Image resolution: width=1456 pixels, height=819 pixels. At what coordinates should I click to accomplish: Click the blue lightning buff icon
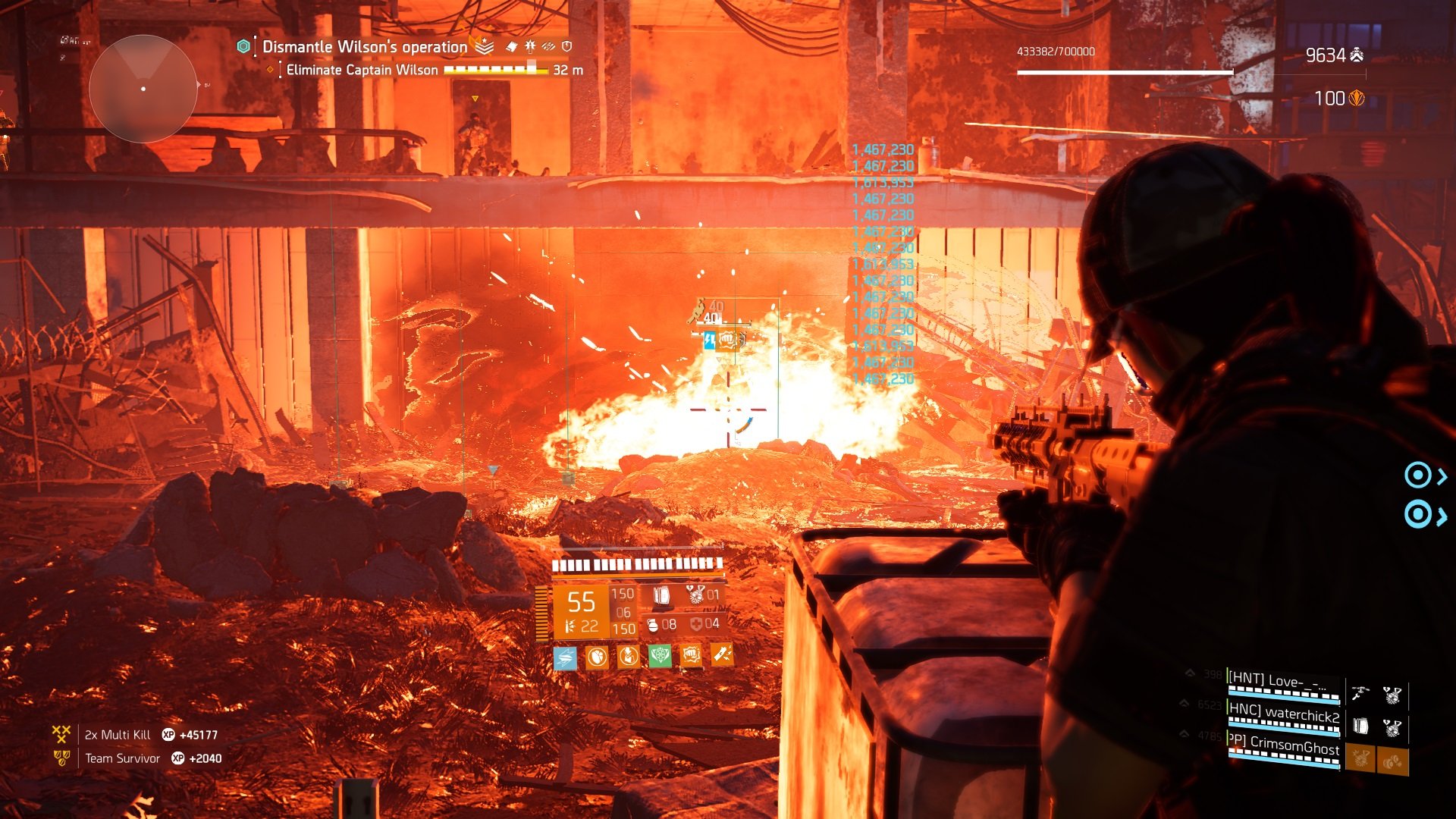pos(565,657)
